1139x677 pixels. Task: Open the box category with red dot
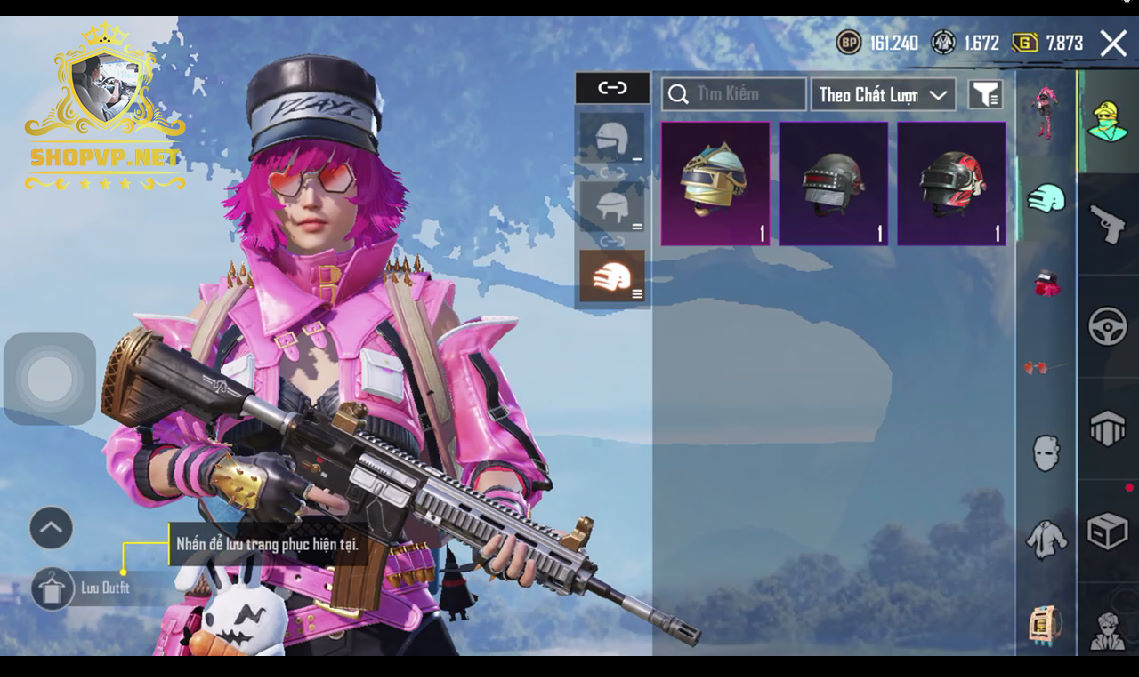1107,531
